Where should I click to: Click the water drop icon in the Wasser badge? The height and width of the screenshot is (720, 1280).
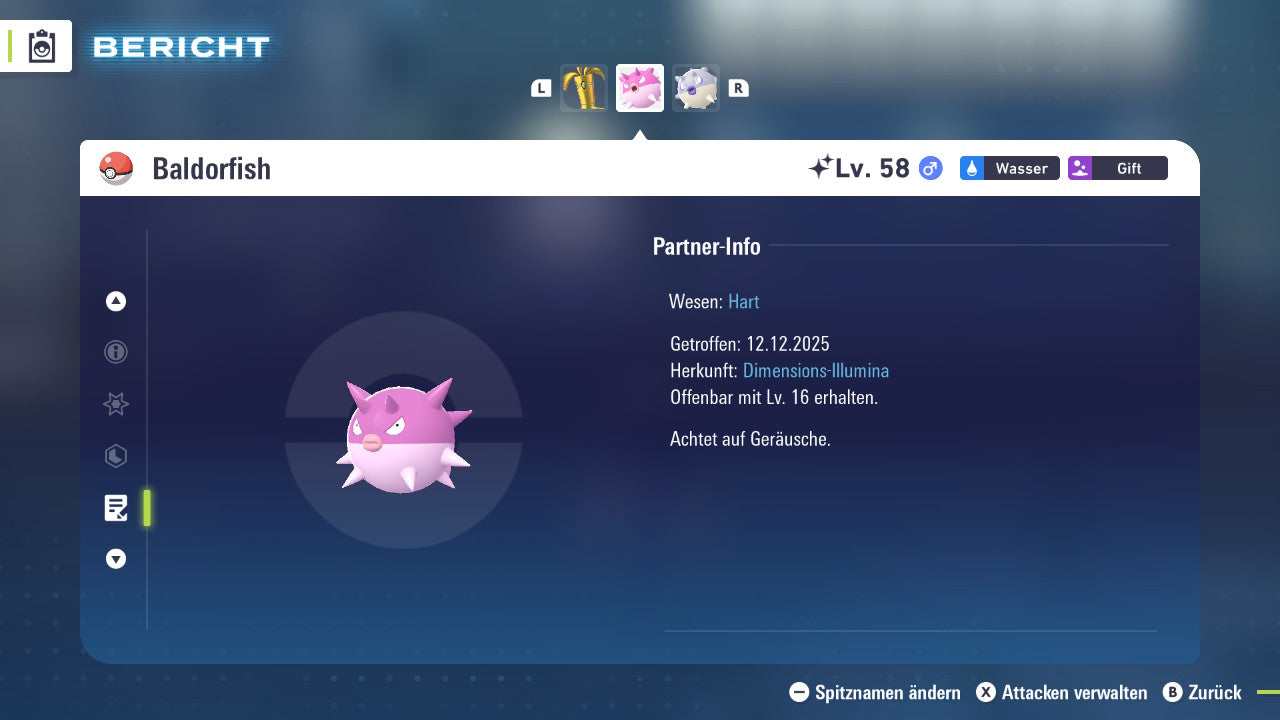click(x=973, y=168)
